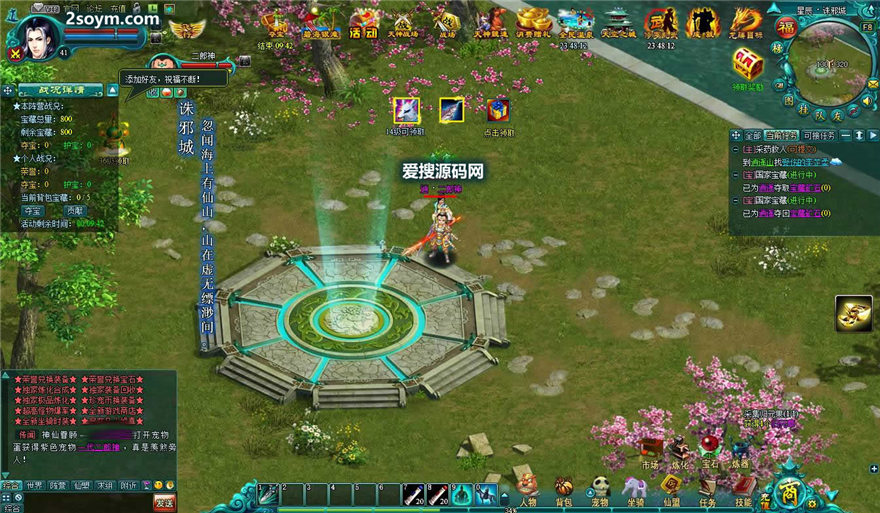Open the 任务 quest menu
The image size is (880, 513).
707,488
